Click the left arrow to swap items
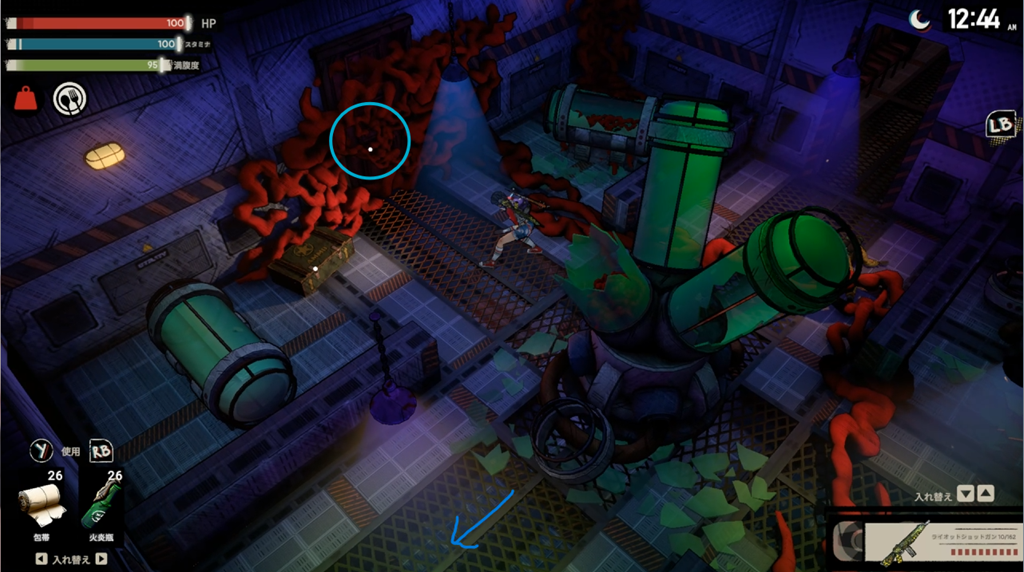This screenshot has width=1024, height=572. point(40,559)
